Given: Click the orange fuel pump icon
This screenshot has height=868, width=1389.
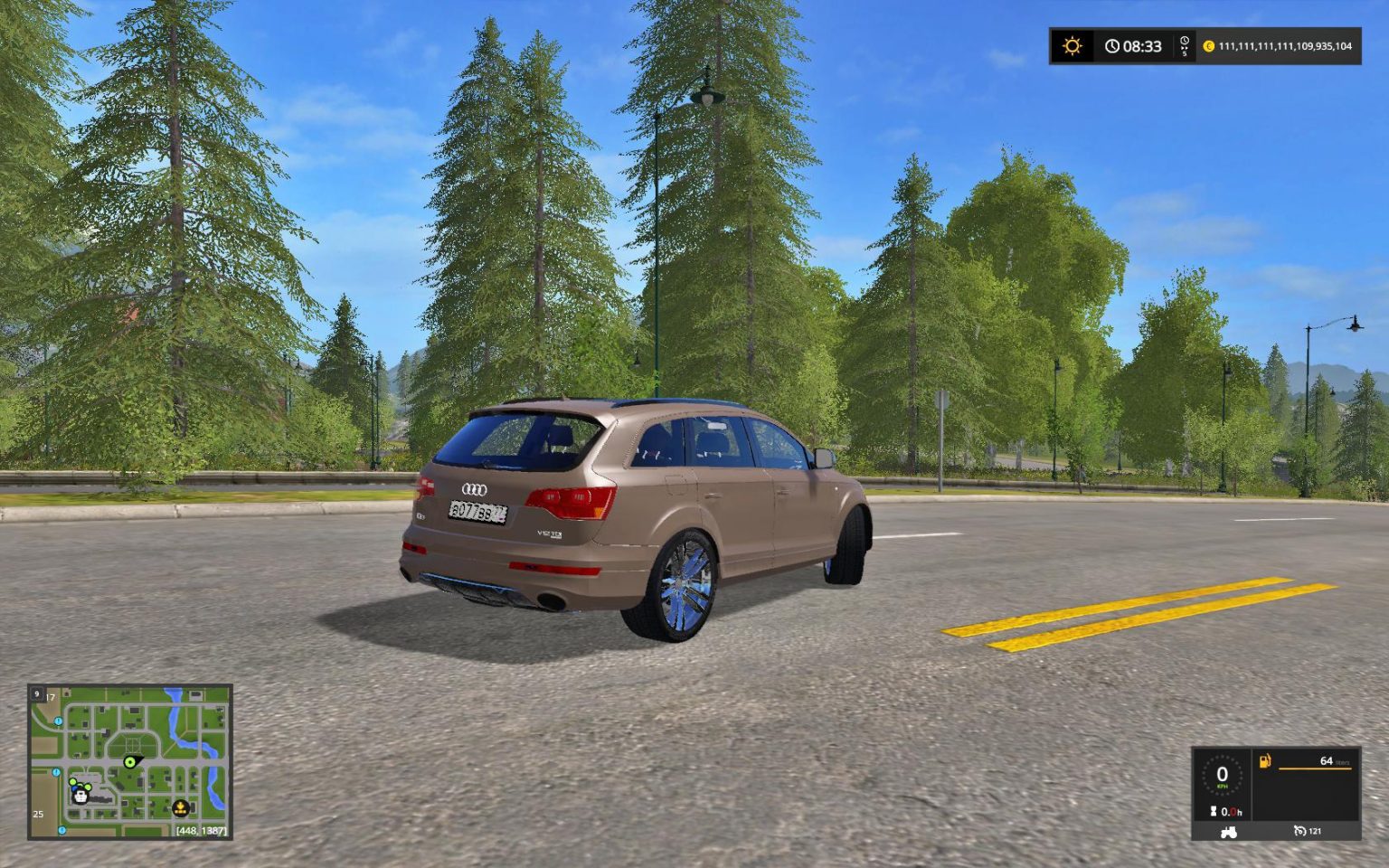Looking at the screenshot, I should (x=1265, y=761).
